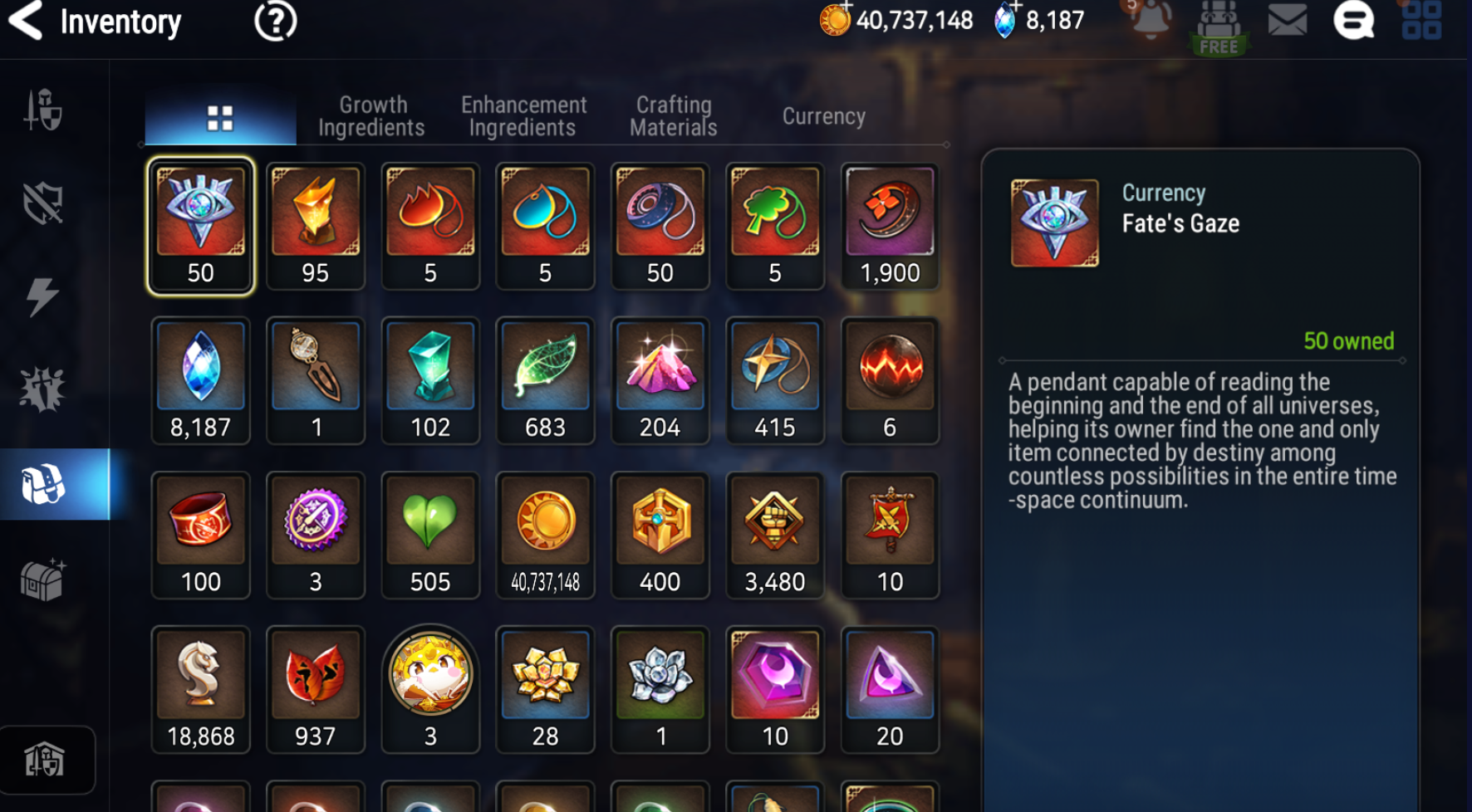This screenshot has height=812, width=1472.
Task: Switch to the Growth Ingredients tab
Action: (x=371, y=116)
